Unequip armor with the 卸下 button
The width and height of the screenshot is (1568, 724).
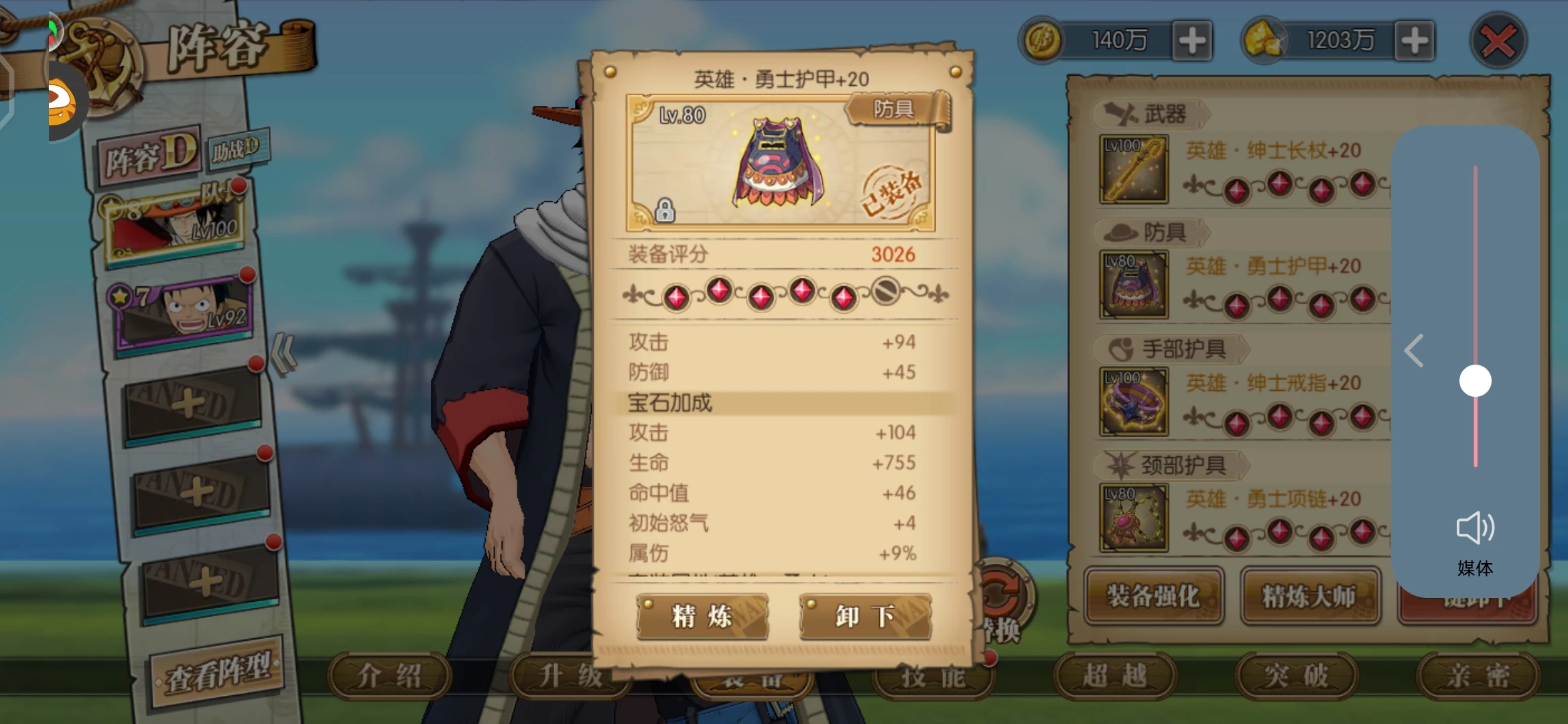click(x=865, y=615)
